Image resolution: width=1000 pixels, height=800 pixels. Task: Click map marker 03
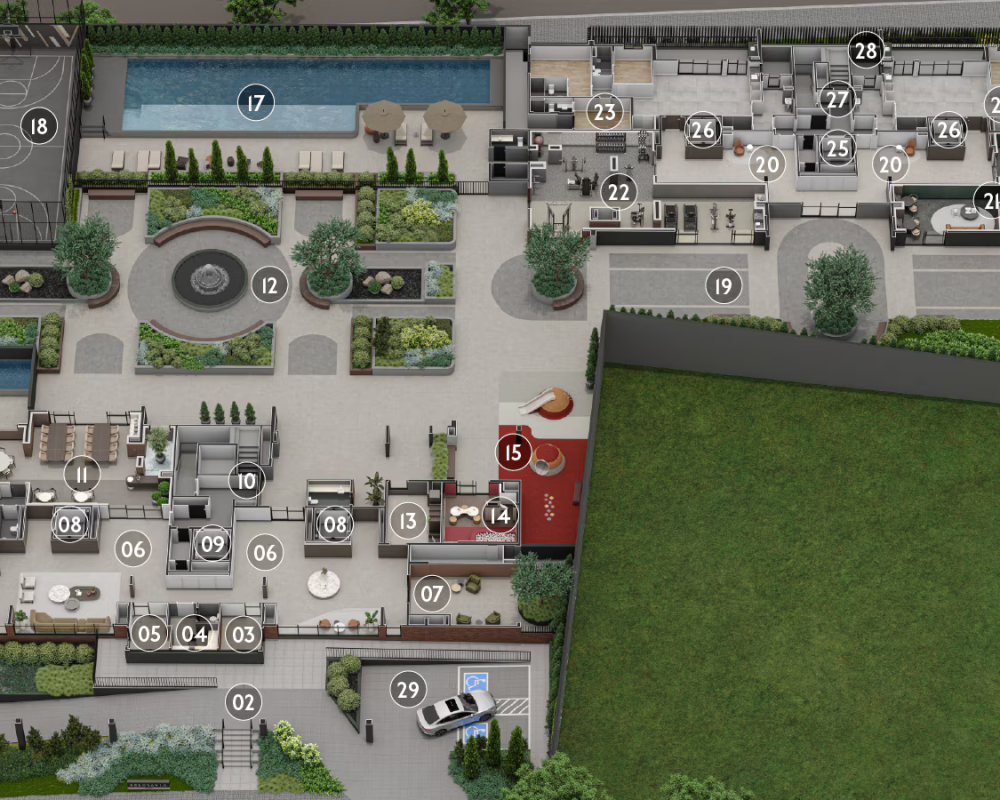click(x=243, y=633)
